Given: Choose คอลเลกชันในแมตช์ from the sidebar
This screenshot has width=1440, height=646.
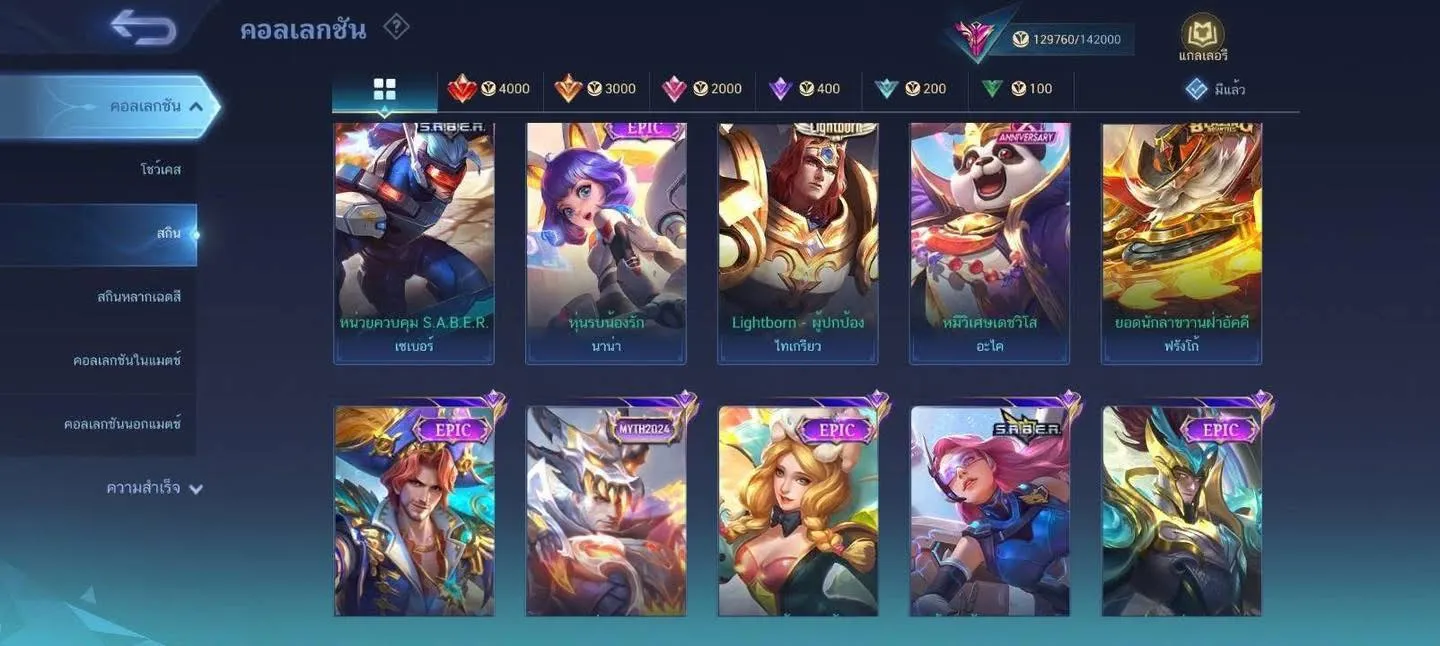Looking at the screenshot, I should coord(127,360).
